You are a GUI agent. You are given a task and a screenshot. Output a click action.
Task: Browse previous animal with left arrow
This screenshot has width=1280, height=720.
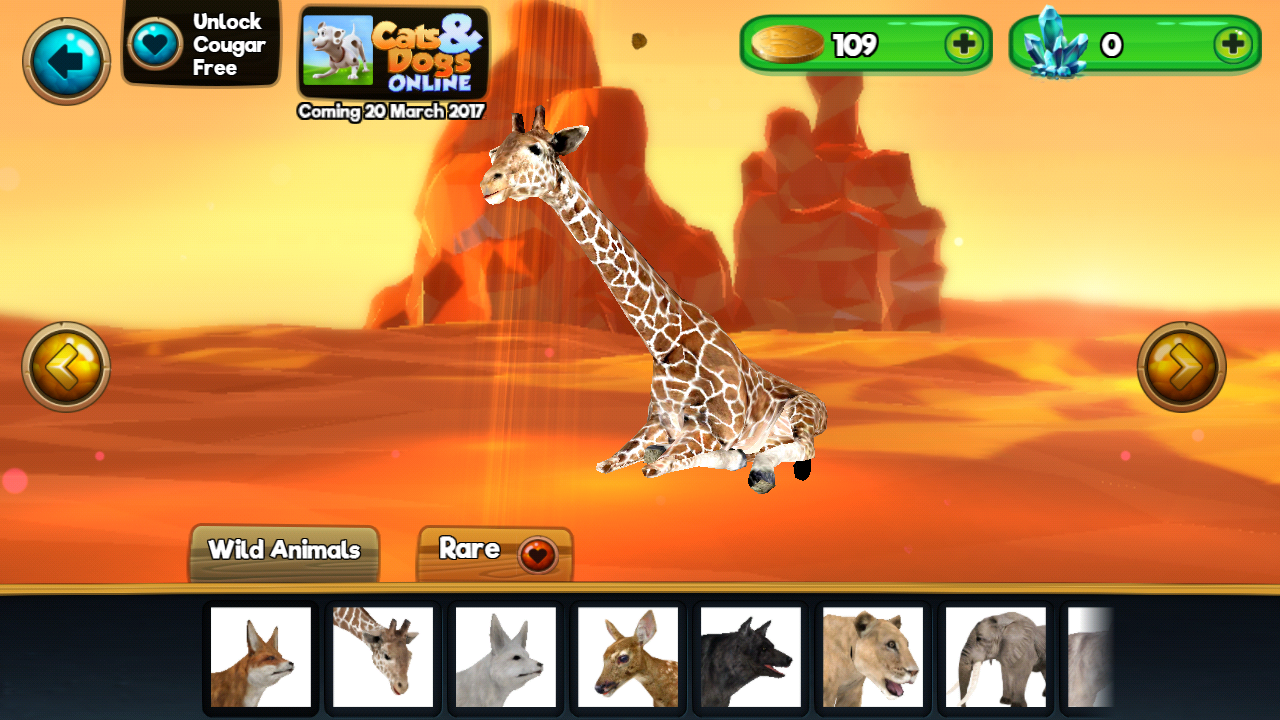(64, 365)
